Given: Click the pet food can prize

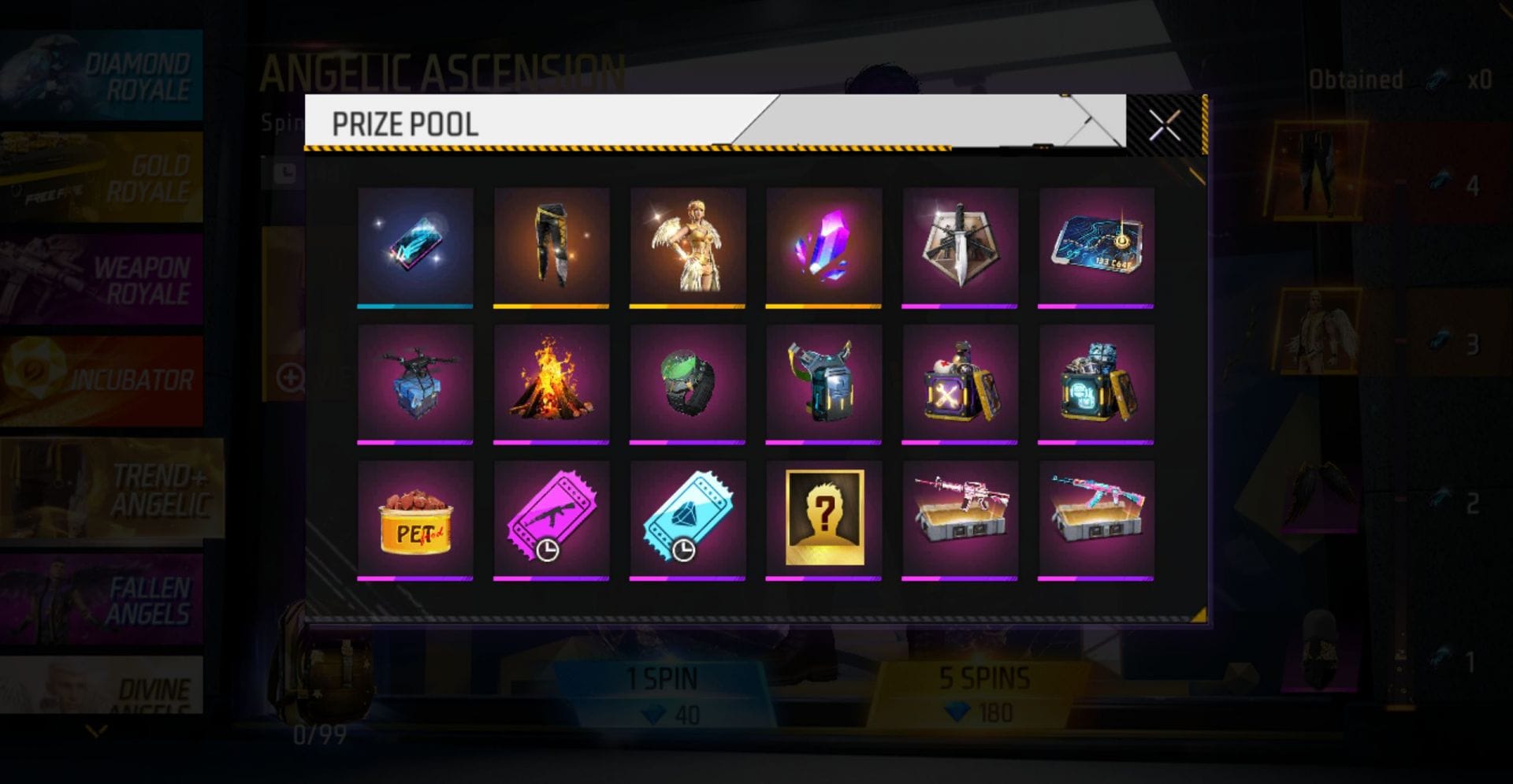Looking at the screenshot, I should pos(415,518).
